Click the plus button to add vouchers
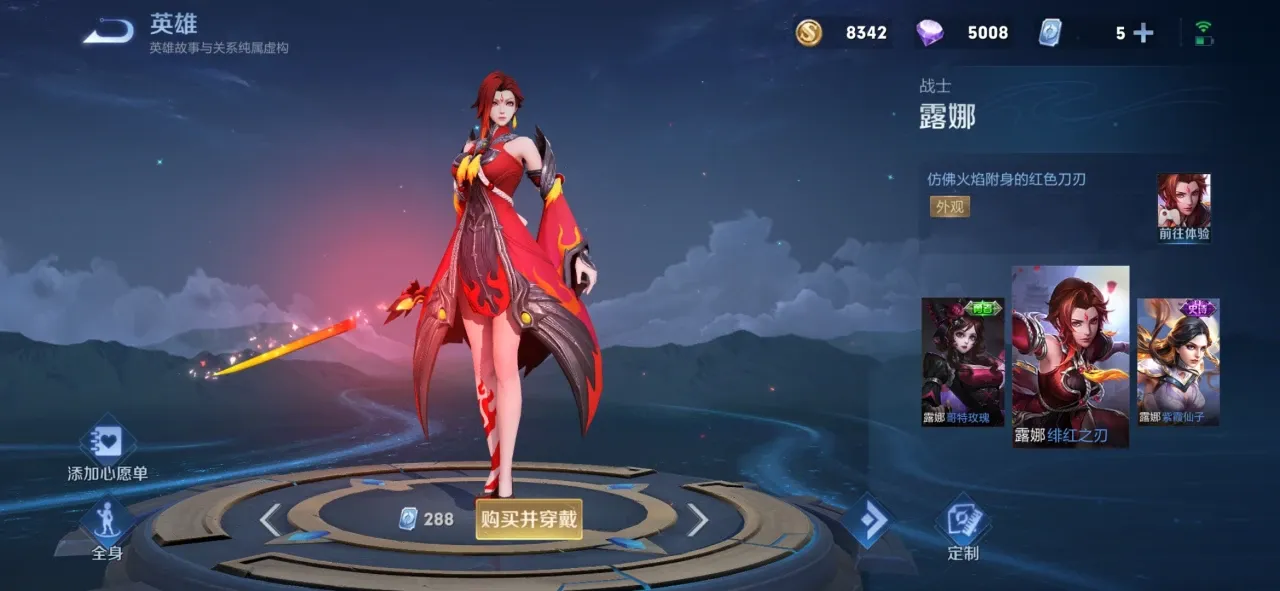1280x591 pixels. [1143, 33]
